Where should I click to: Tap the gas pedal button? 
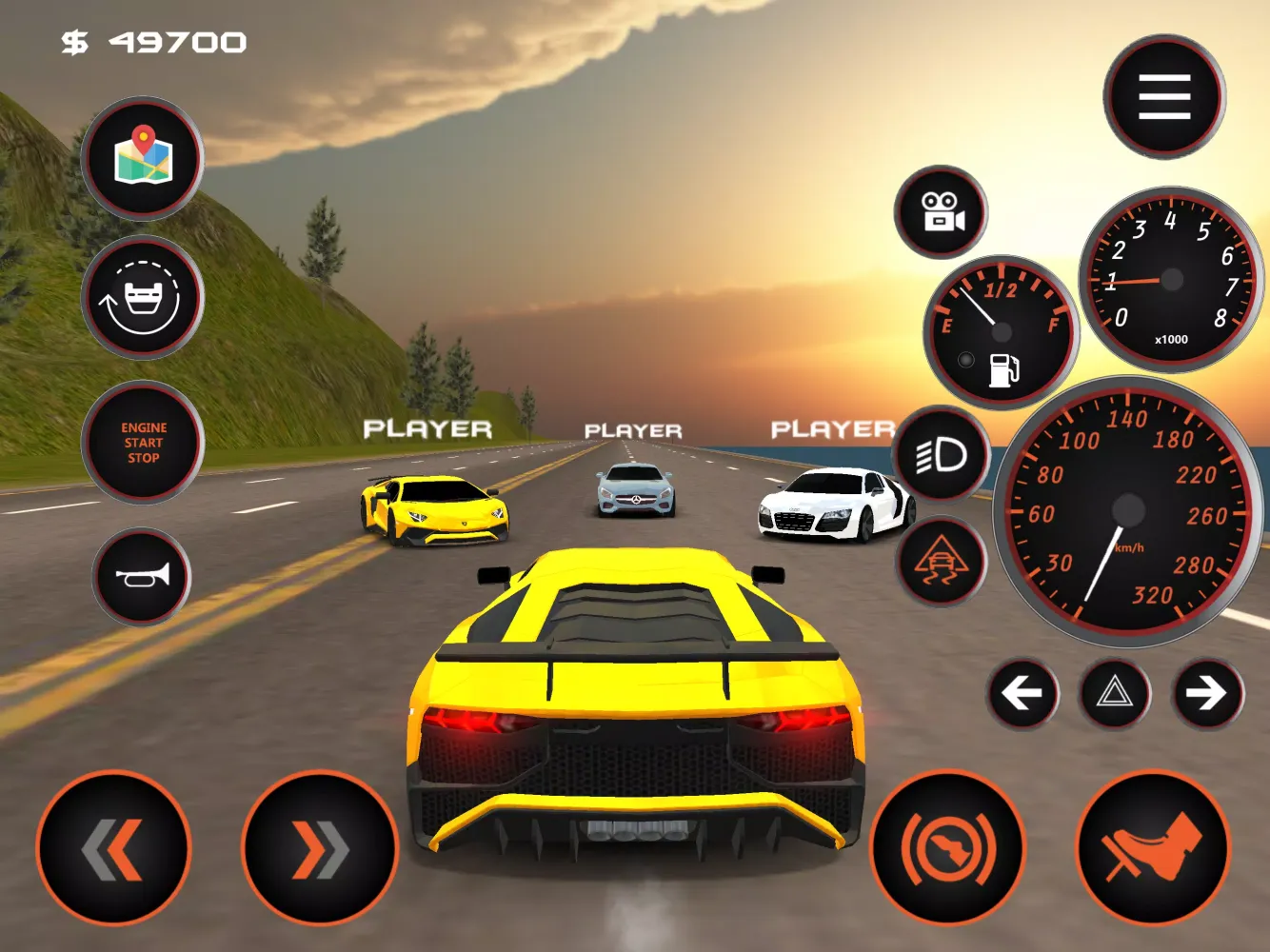(1153, 847)
